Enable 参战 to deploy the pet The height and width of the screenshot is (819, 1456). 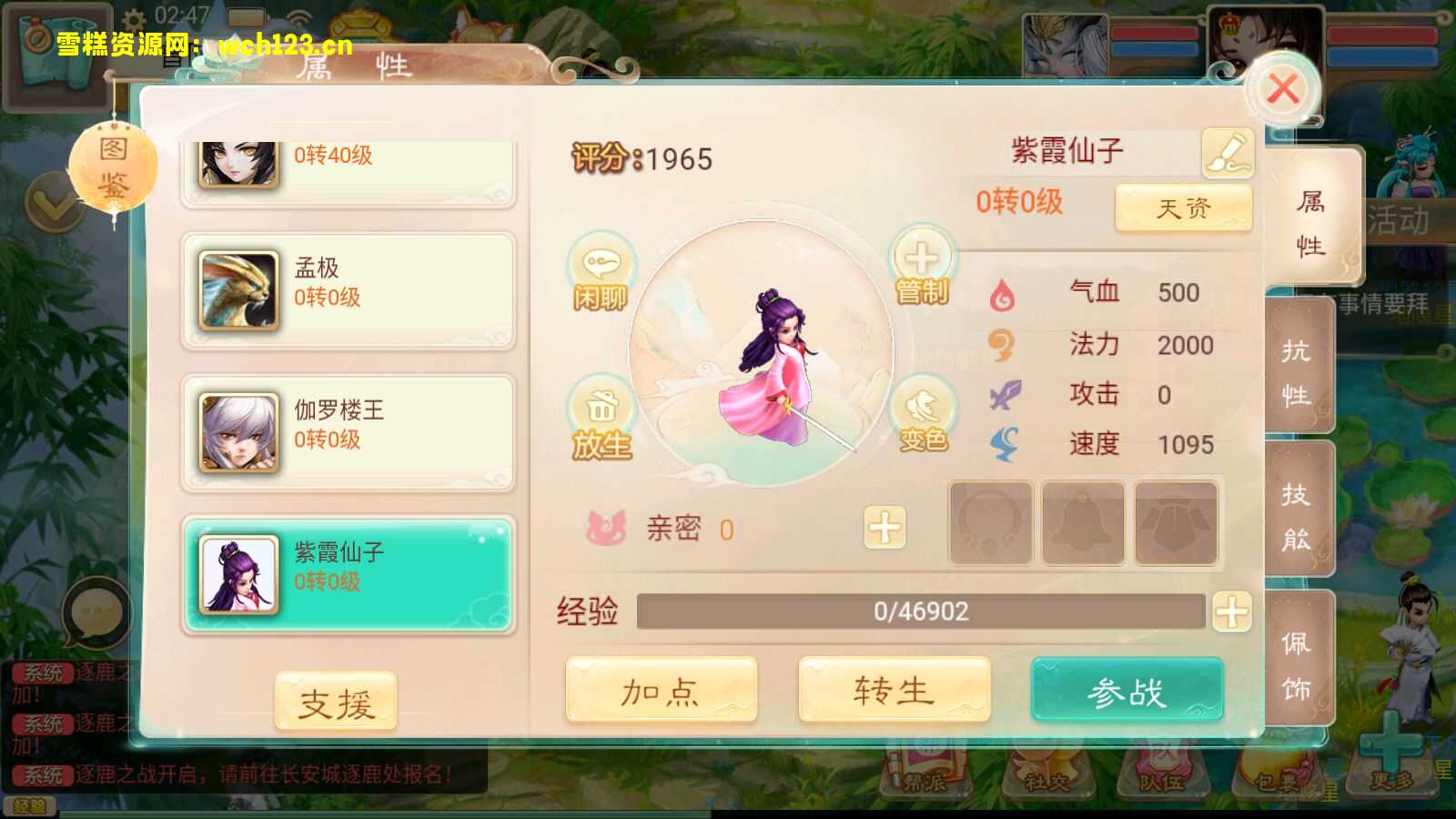point(1128,692)
